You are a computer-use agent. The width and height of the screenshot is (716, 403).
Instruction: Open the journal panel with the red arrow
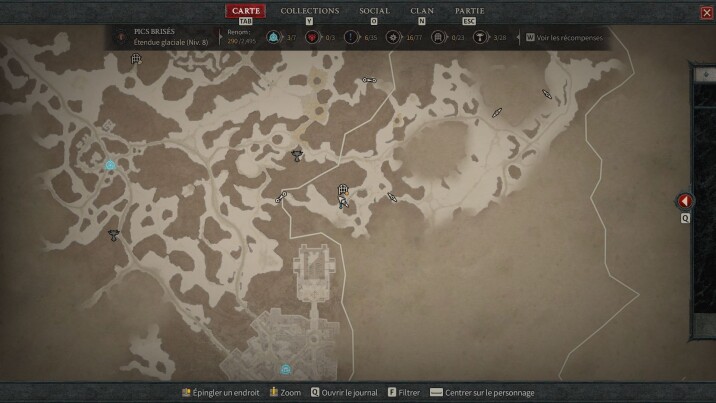click(685, 201)
